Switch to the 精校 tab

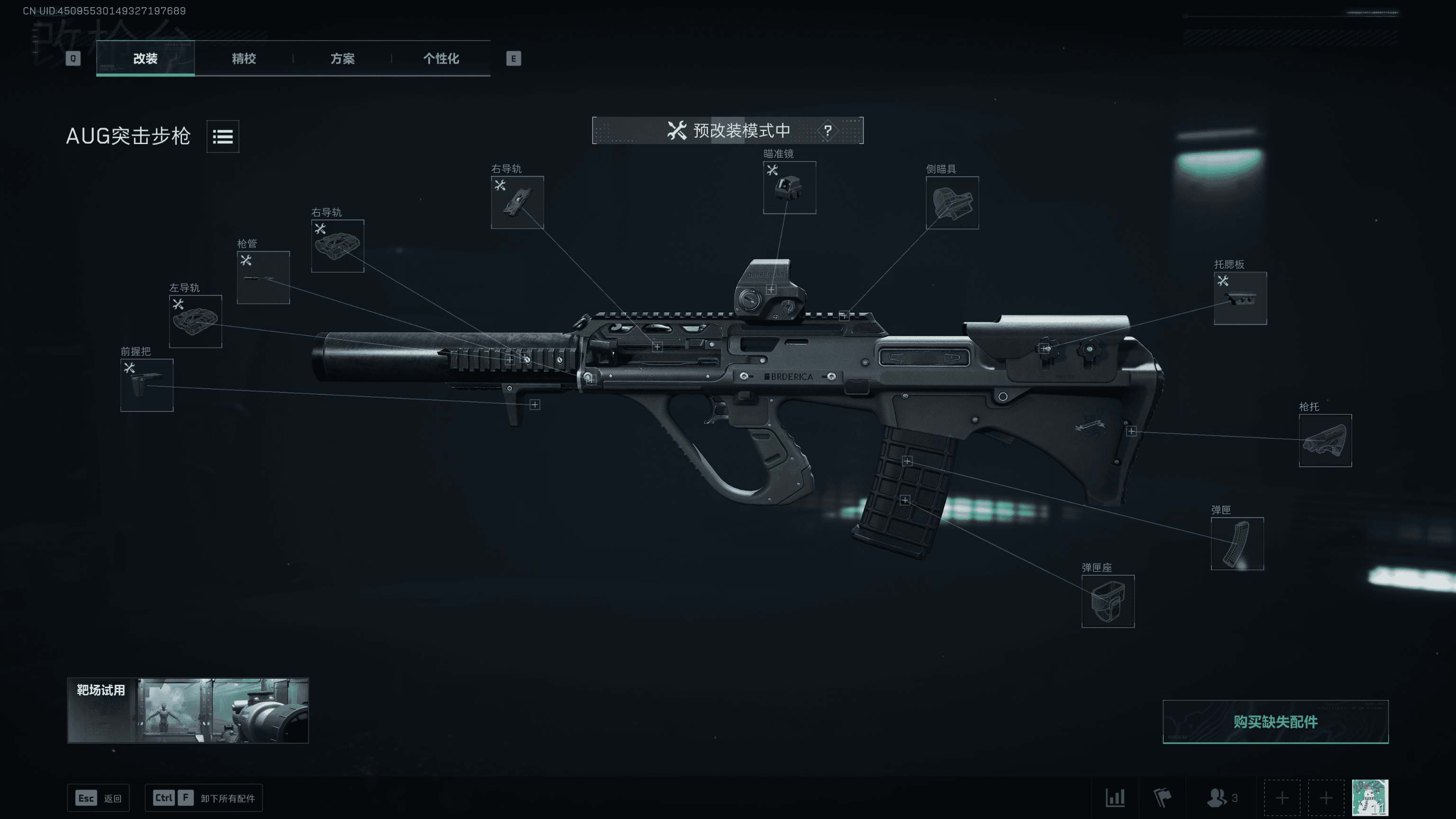point(244,58)
